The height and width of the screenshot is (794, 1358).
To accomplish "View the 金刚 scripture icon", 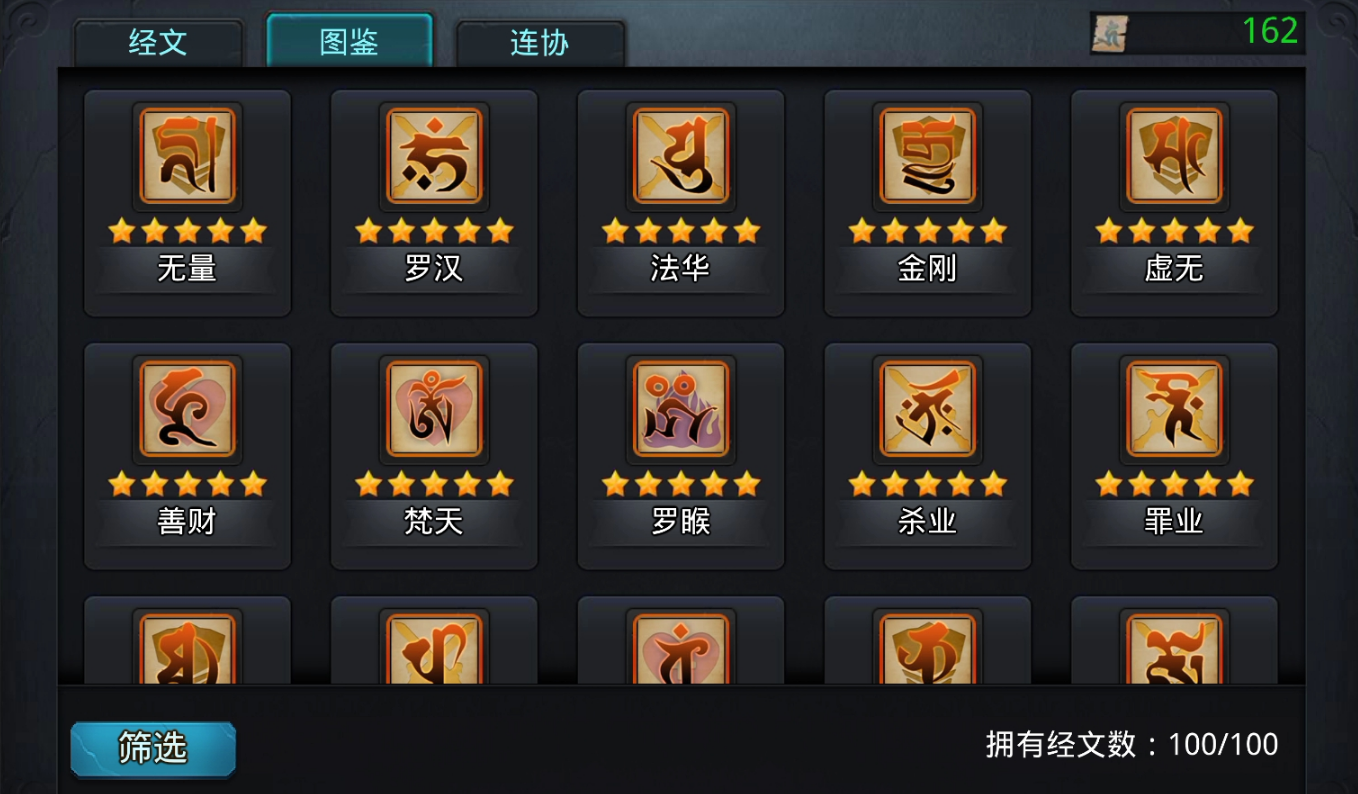I will (926, 157).
